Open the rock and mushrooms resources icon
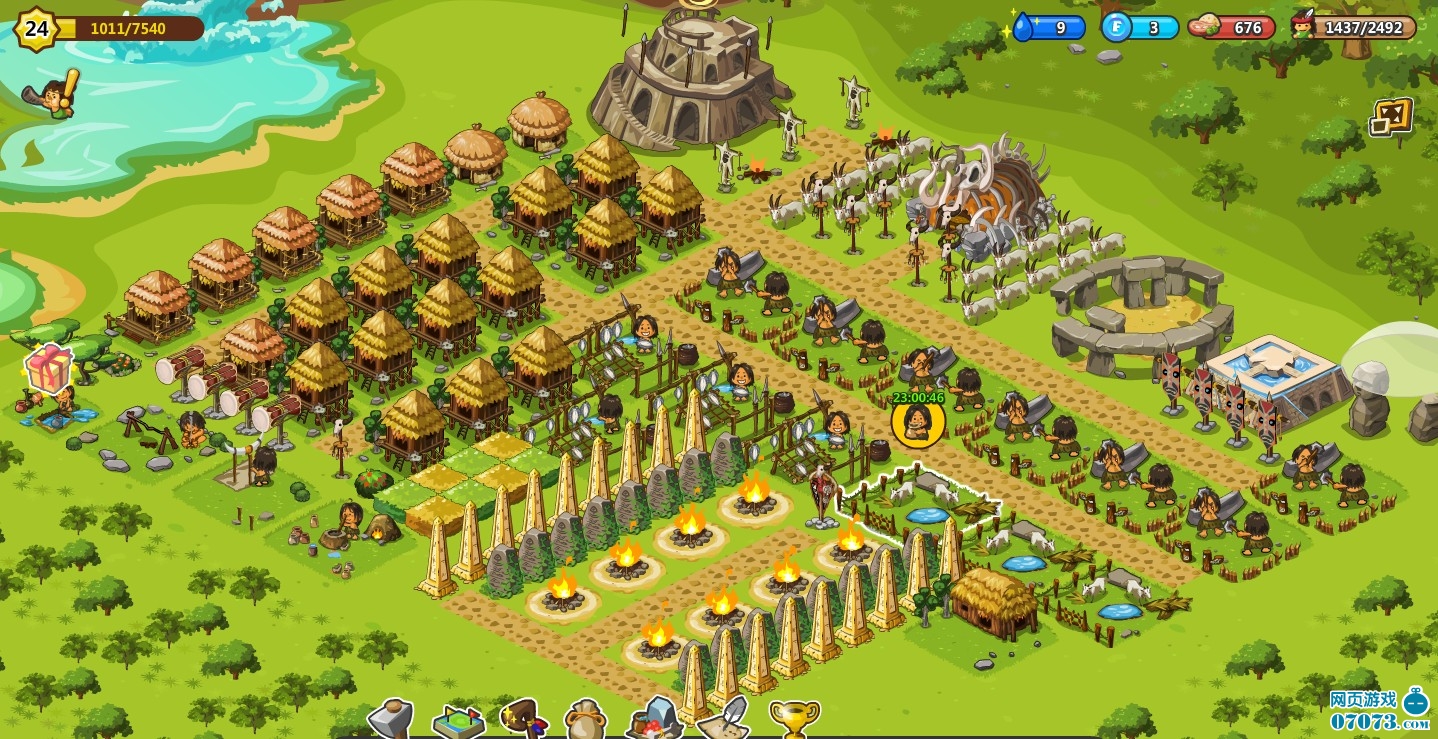The image size is (1438, 739). (654, 718)
